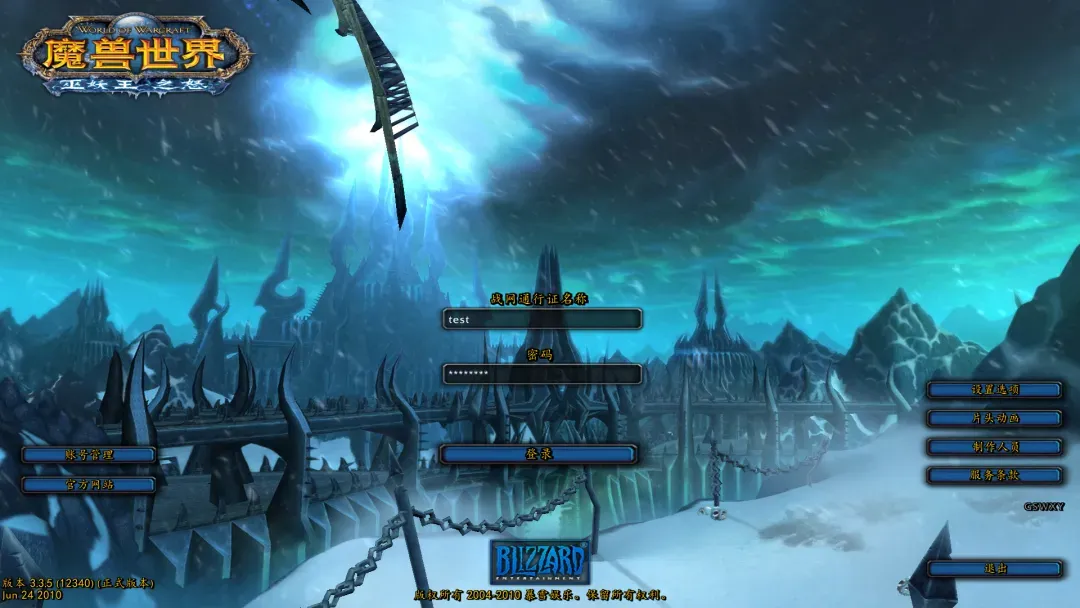Focus the account name field containing test
This screenshot has height=608, width=1080.
pyautogui.click(x=542, y=319)
